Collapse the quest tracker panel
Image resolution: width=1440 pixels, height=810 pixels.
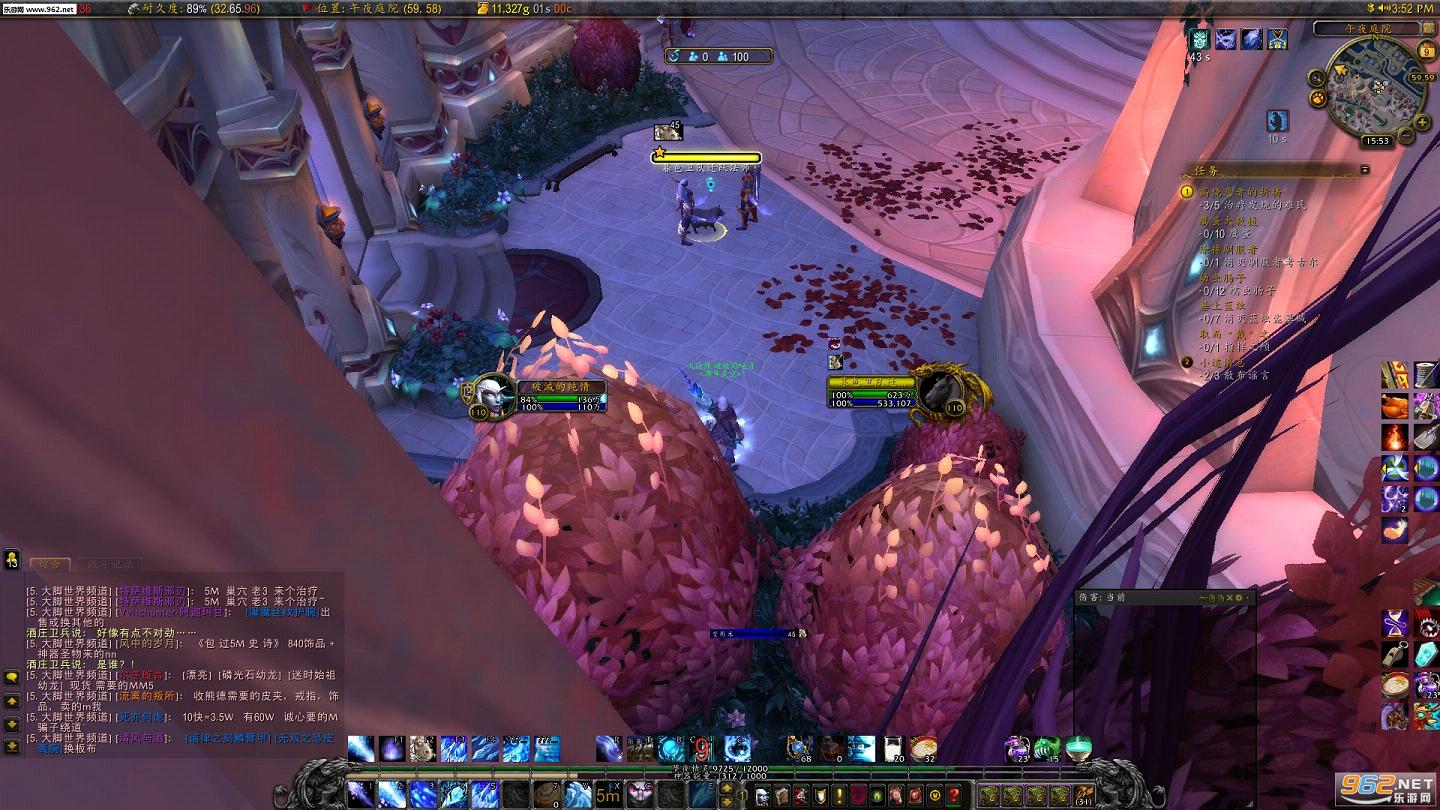[x=1364, y=170]
